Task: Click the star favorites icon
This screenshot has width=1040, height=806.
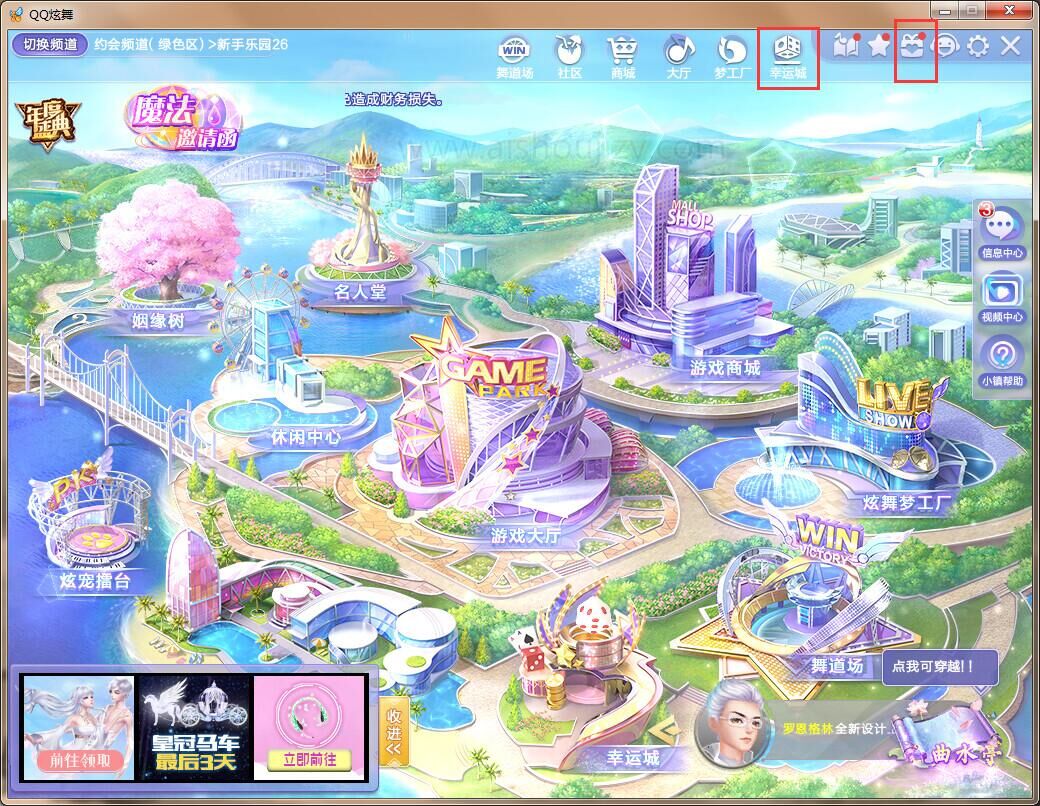Action: pyautogui.click(x=879, y=46)
